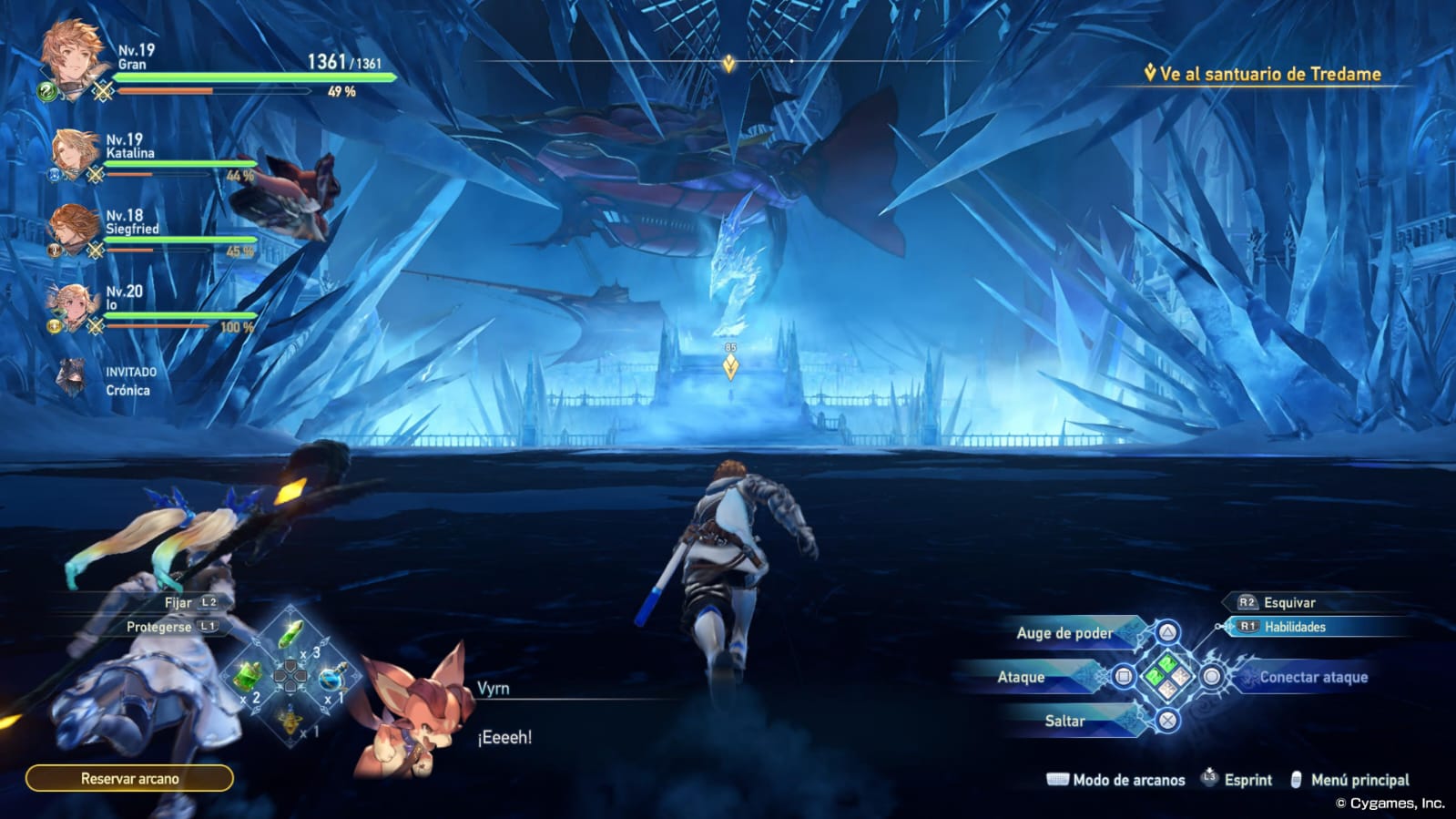Use the blue round potion slot
This screenshot has width=1456, height=819.
point(331,678)
